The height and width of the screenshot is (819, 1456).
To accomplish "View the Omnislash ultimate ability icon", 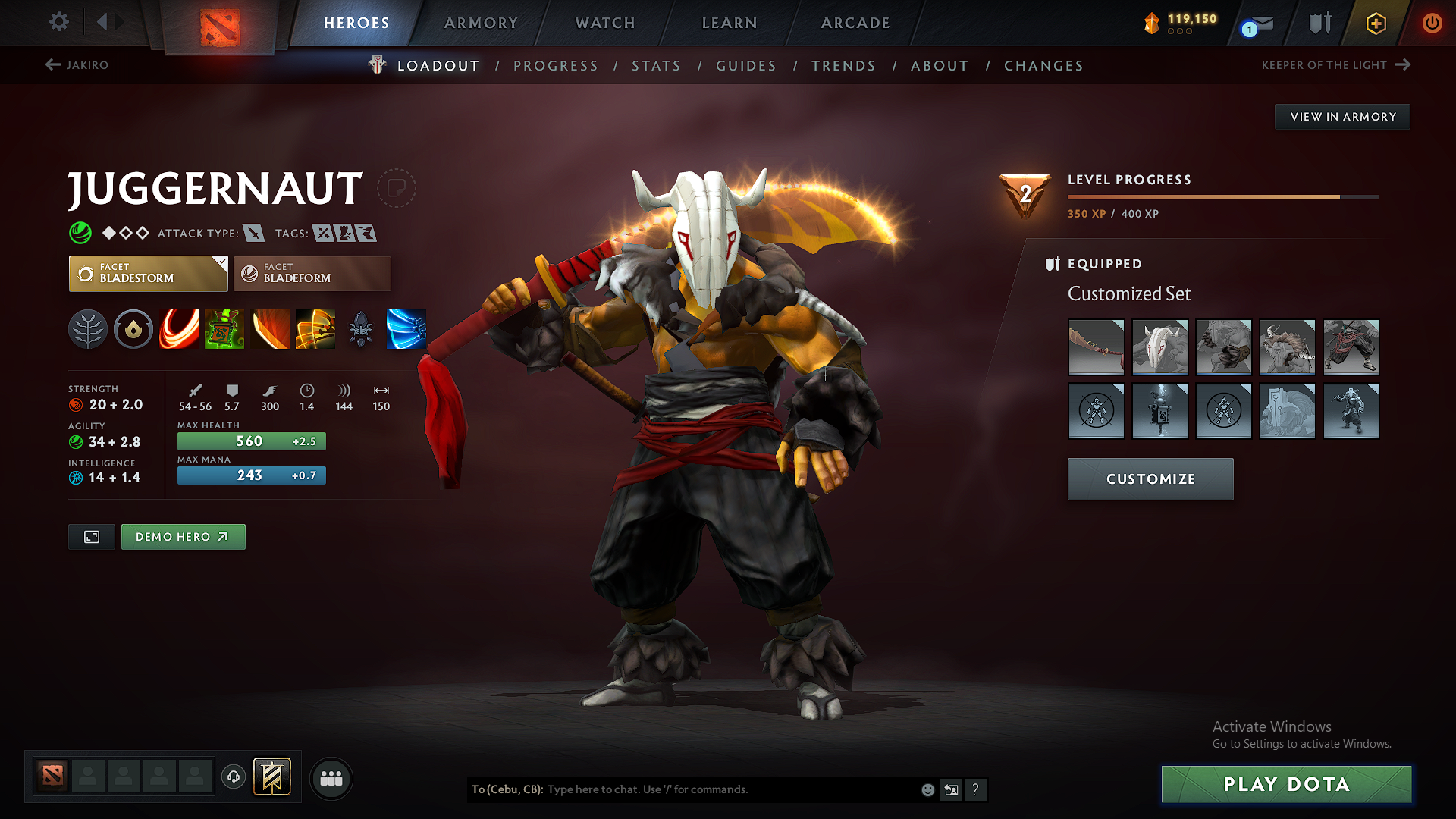I will click(x=315, y=329).
